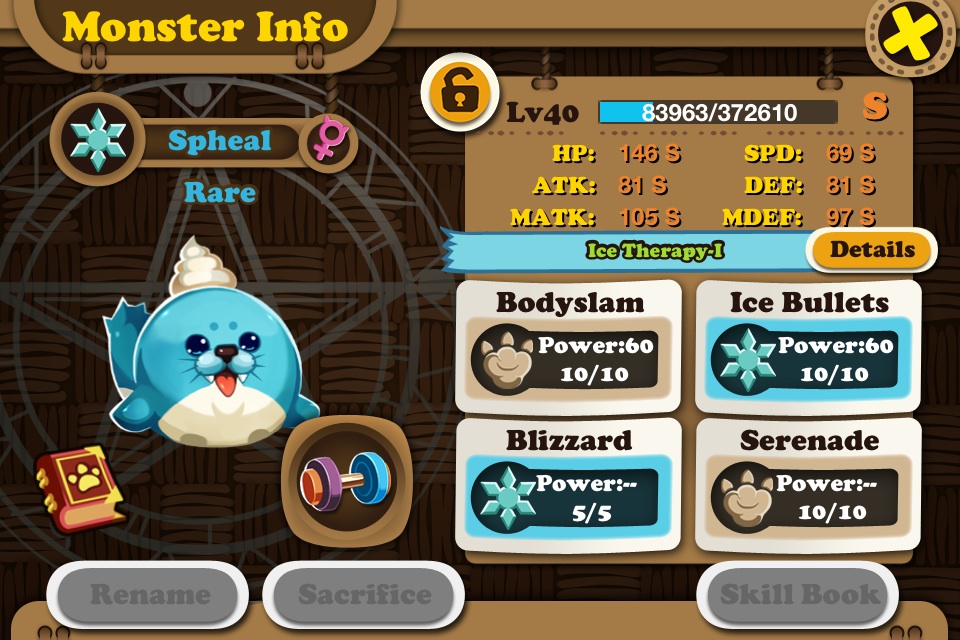Toggle the orange padlock lock icon
Screen dimensions: 960x640
pos(459,92)
